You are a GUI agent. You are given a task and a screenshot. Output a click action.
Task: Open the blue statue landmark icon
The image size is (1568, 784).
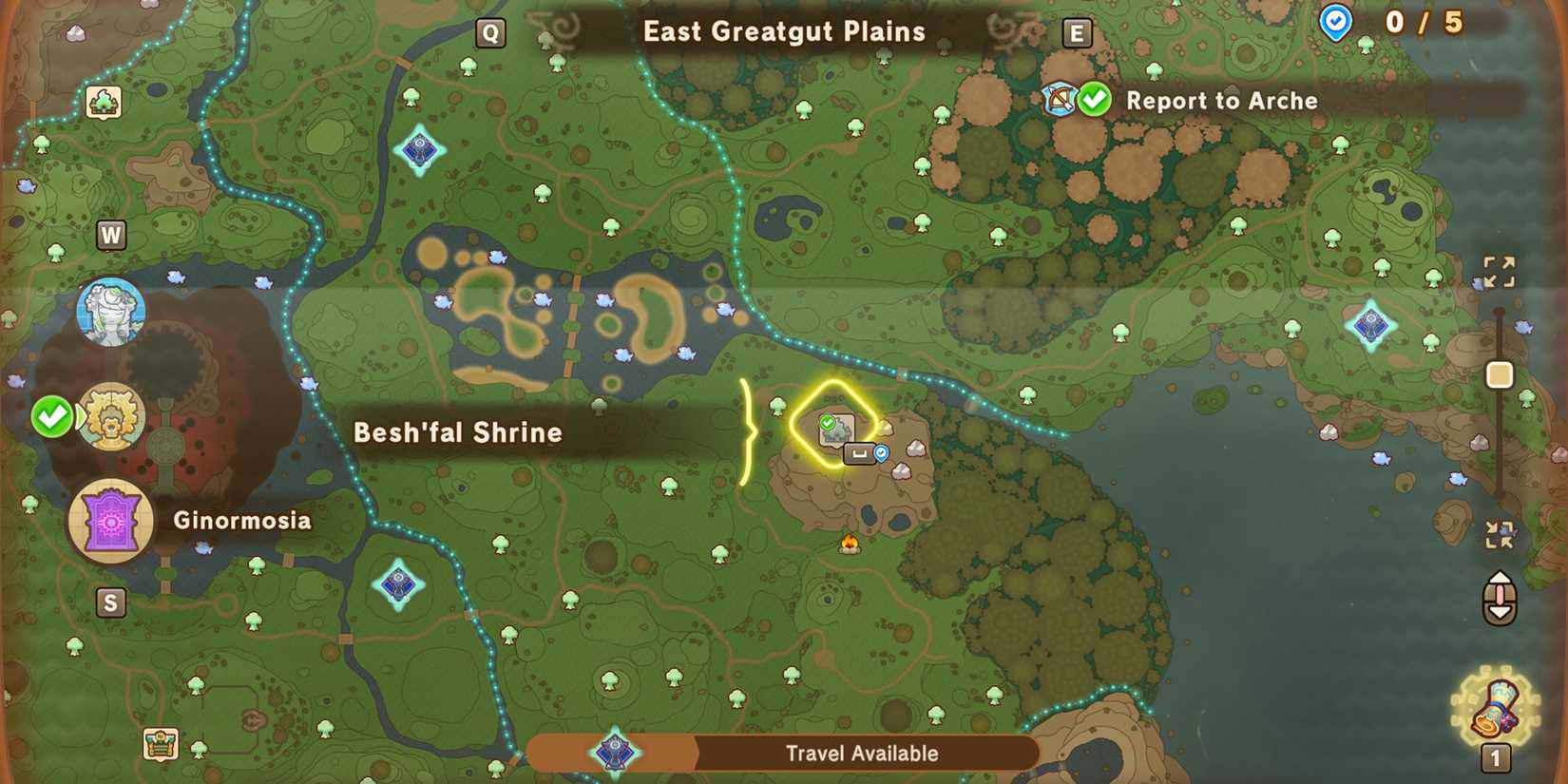(111, 309)
